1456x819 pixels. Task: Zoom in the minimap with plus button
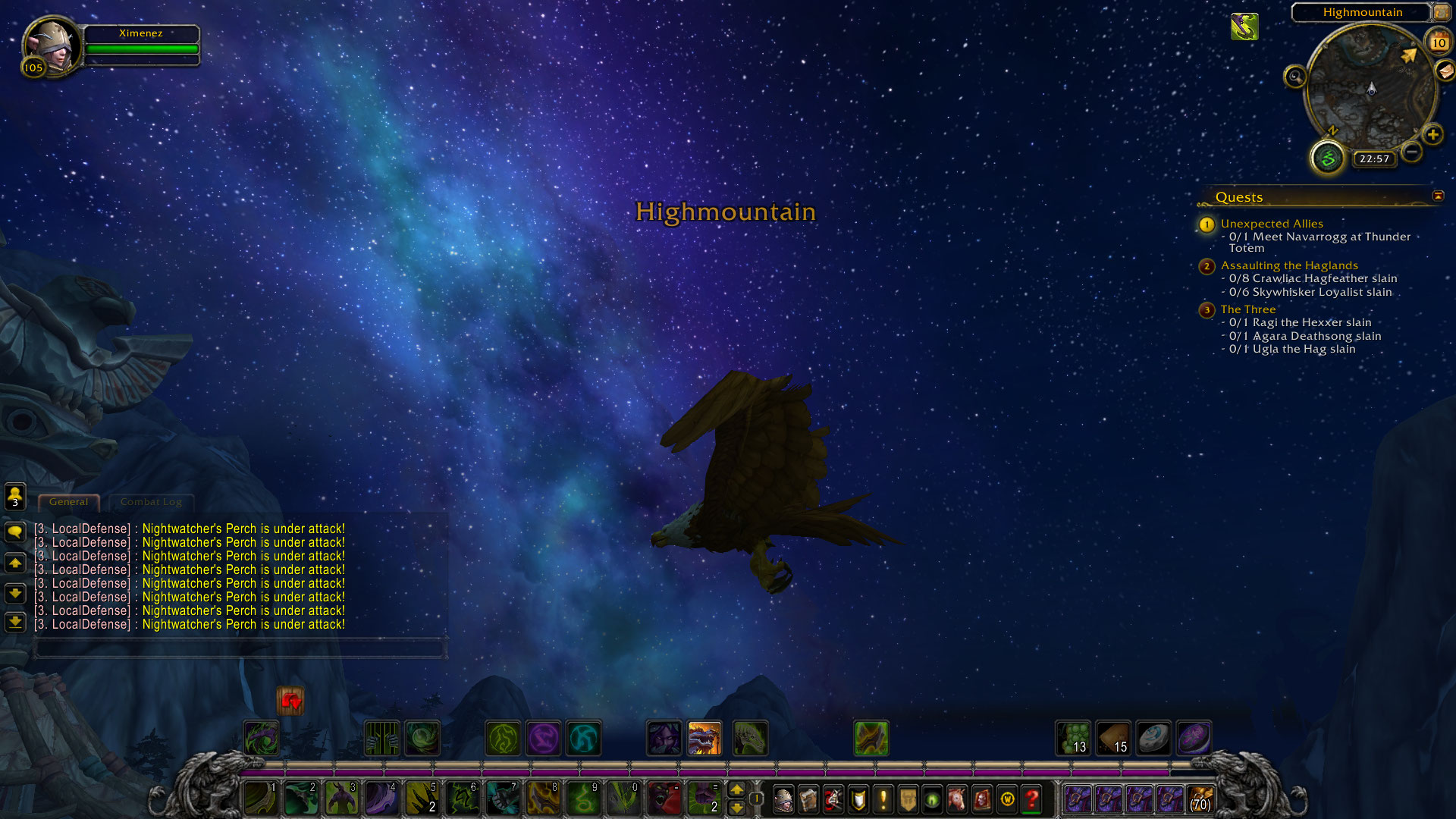tap(1432, 136)
